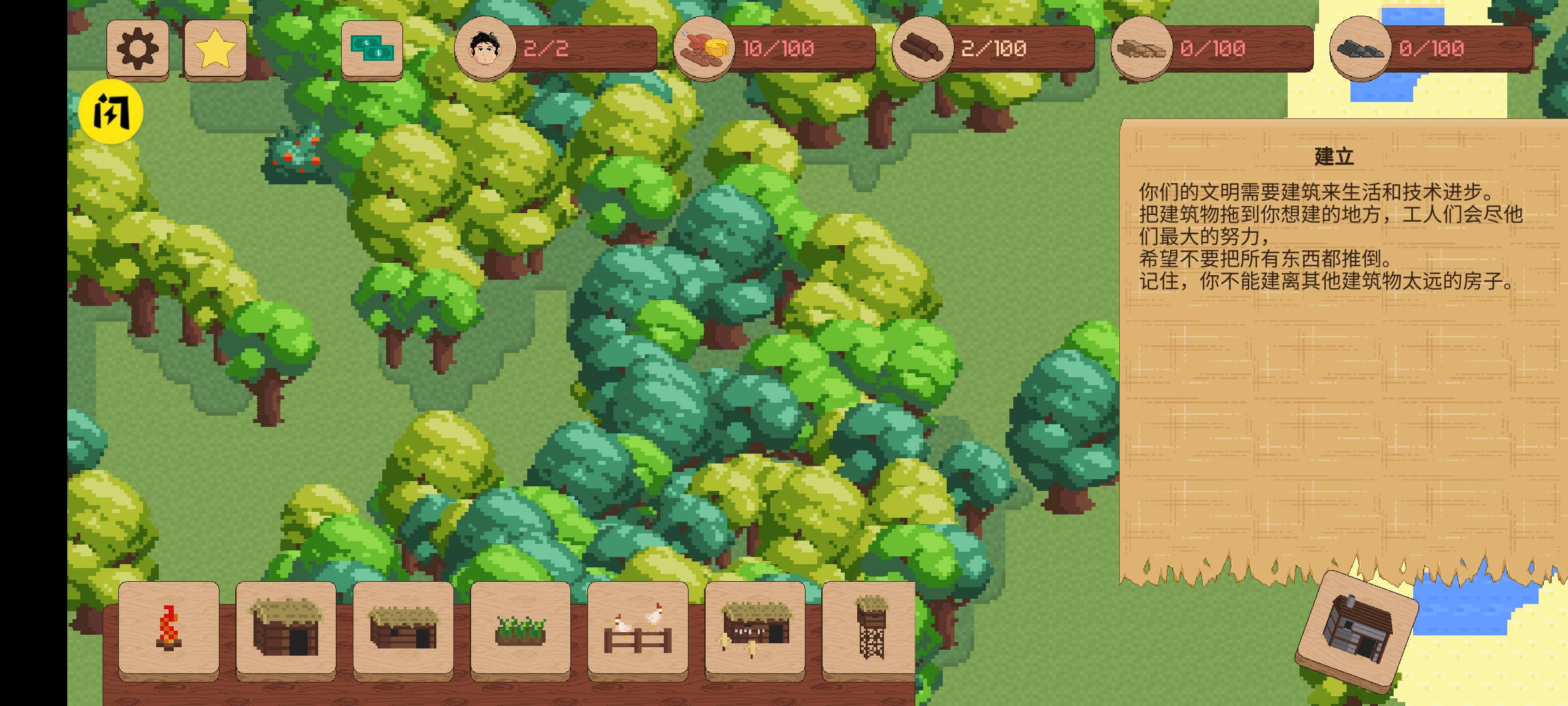Select the chicken coop fence tile
This screenshot has height=706, width=1568.
coord(638,629)
